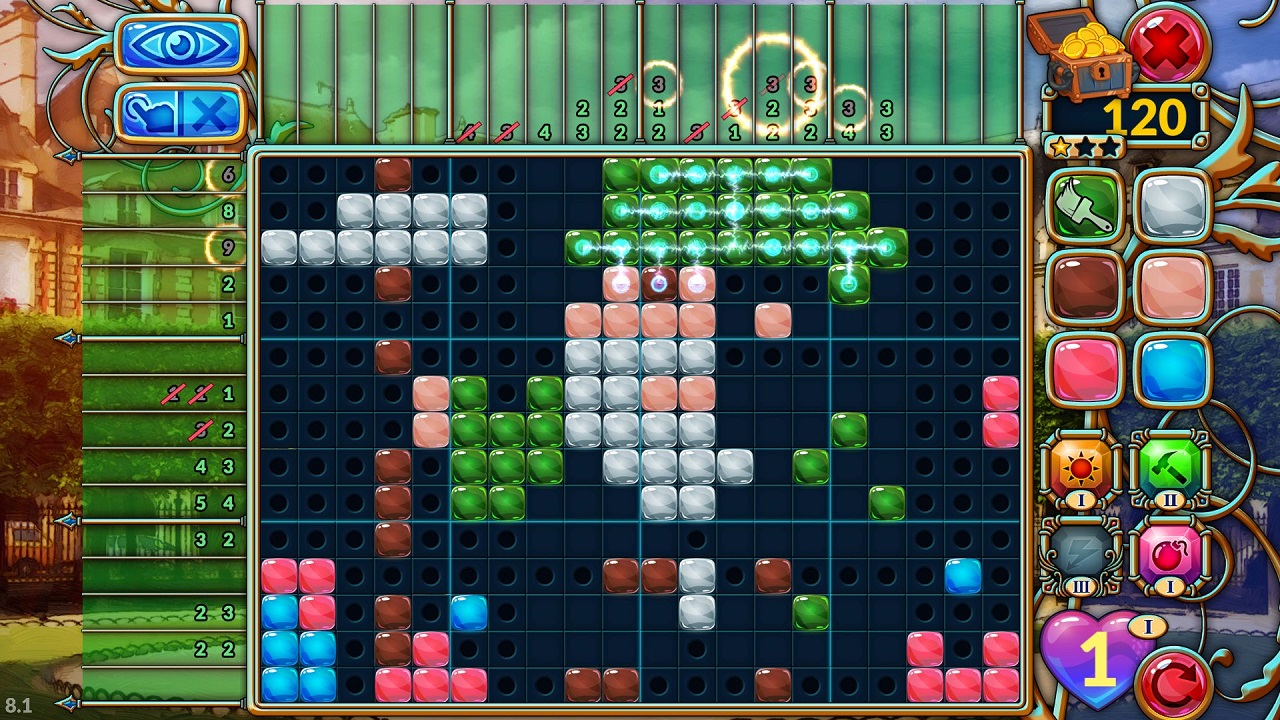The image size is (1280, 720).
Task: Pick the blue color tile
Action: click(x=1171, y=369)
